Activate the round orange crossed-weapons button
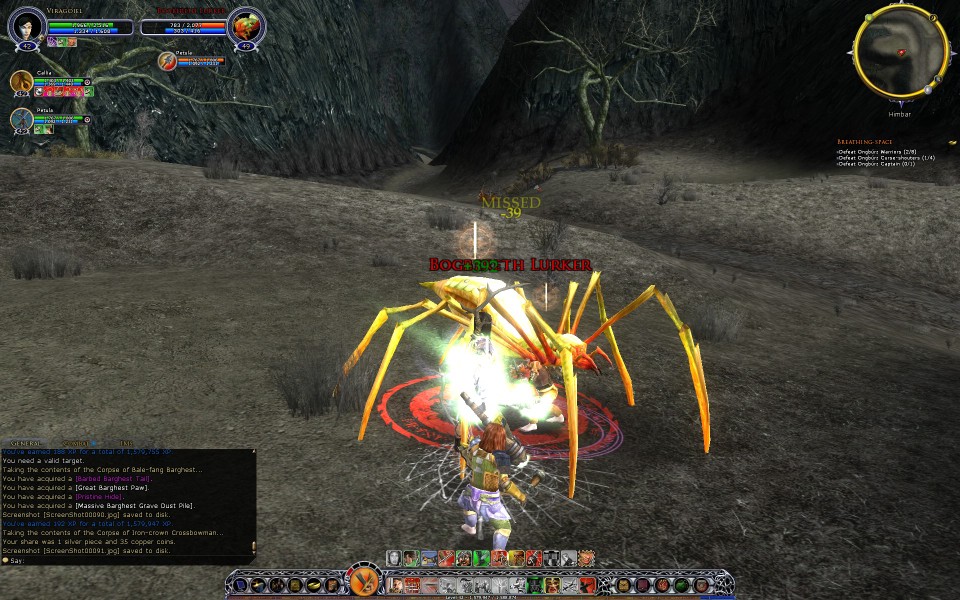The height and width of the screenshot is (600, 960). [363, 581]
